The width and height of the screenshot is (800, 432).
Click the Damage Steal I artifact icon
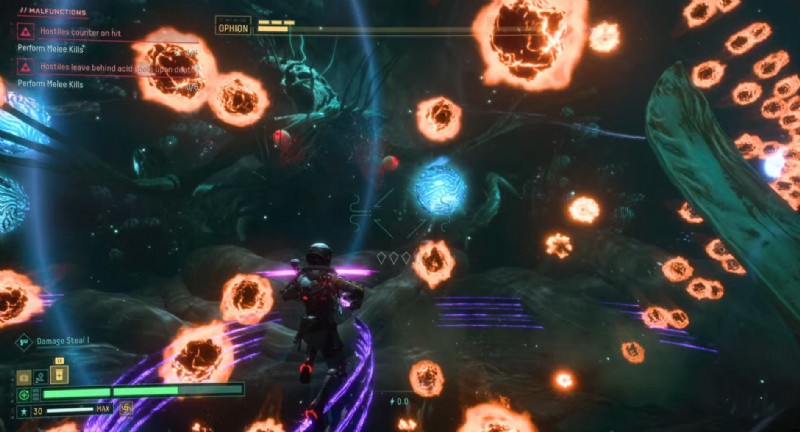(22, 341)
